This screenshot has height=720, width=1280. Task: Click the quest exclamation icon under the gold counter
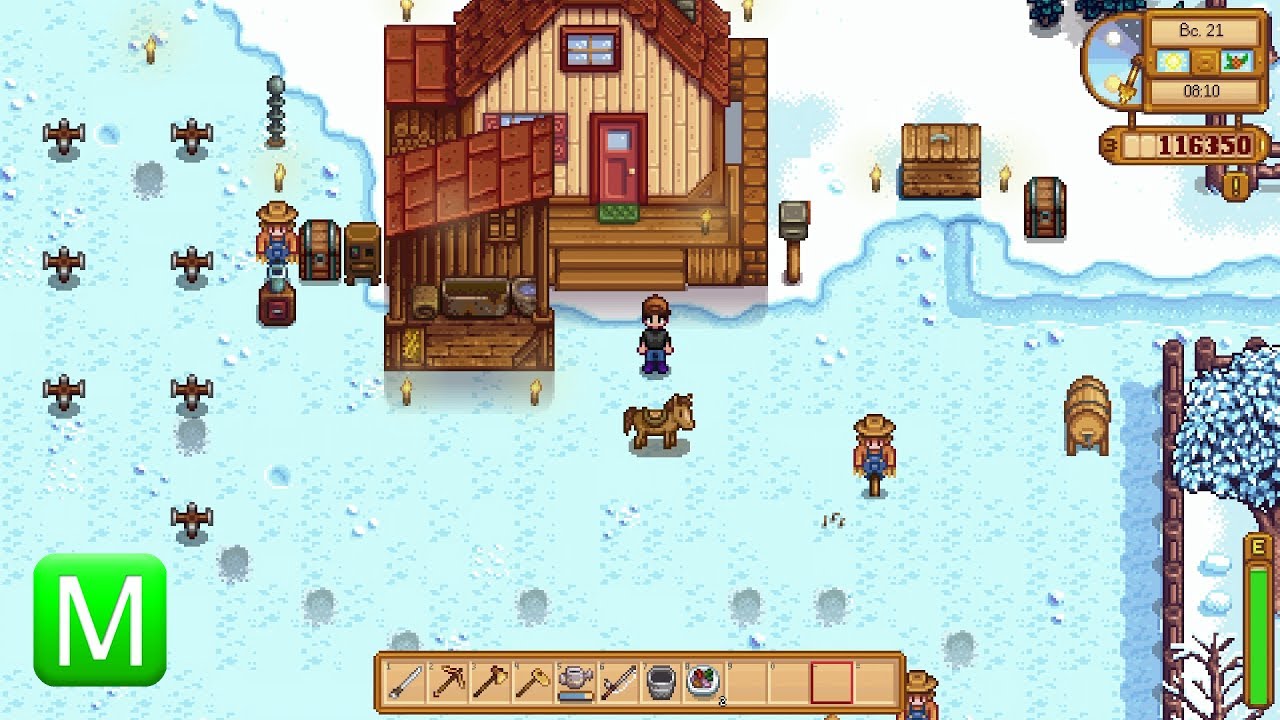1234,183
